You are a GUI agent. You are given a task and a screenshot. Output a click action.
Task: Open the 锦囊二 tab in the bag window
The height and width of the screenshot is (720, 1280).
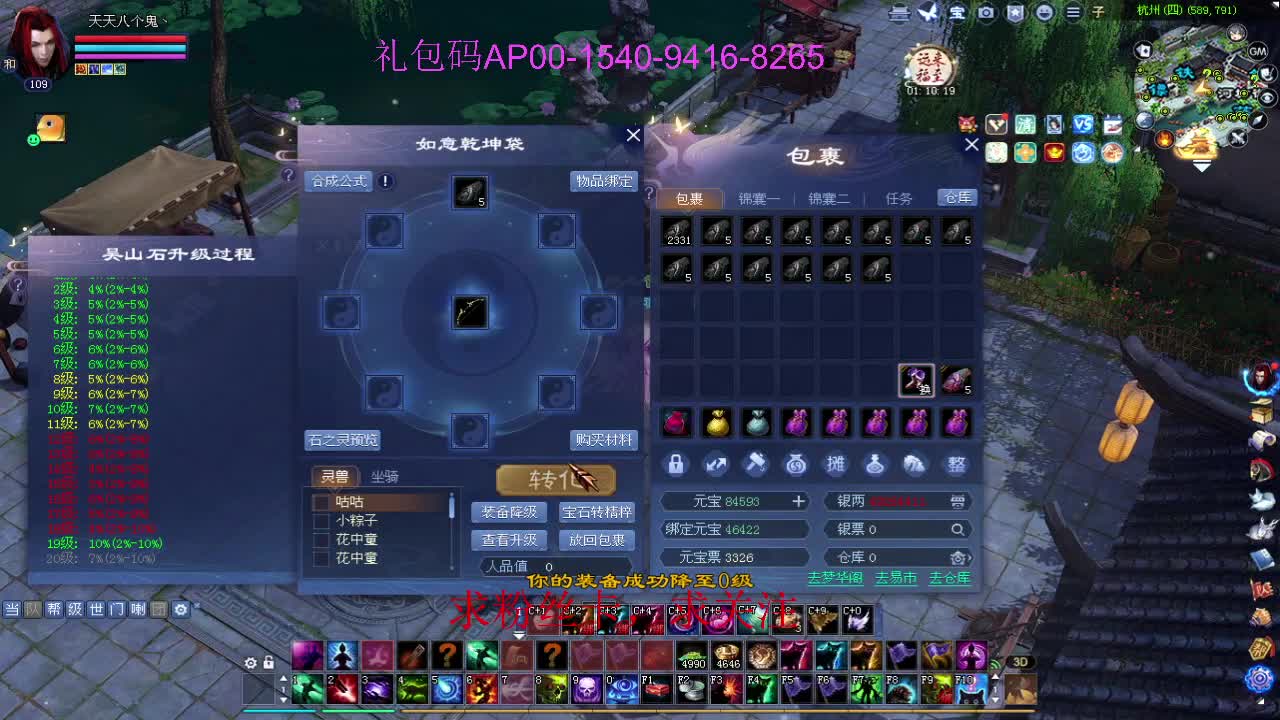coord(829,198)
